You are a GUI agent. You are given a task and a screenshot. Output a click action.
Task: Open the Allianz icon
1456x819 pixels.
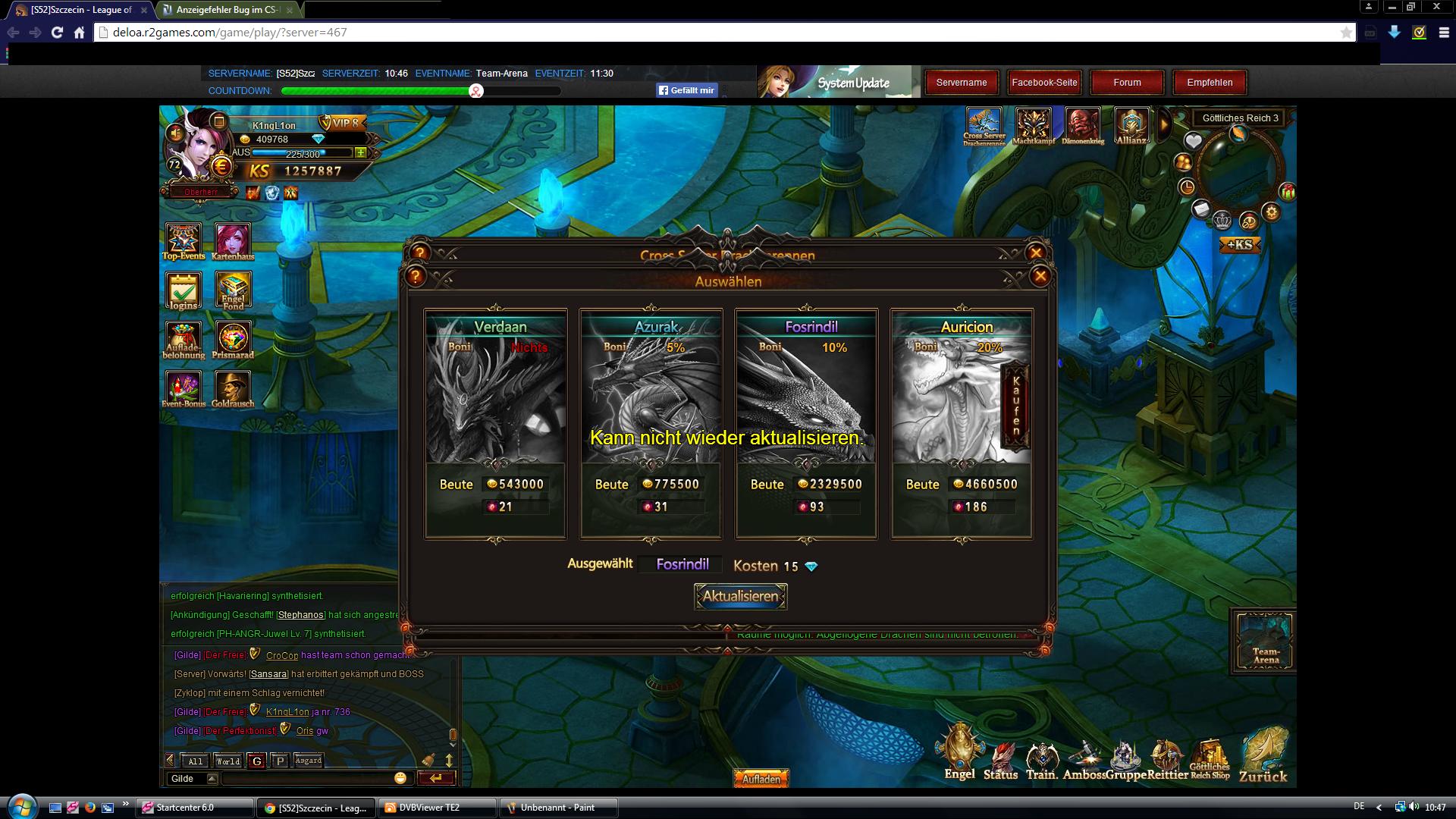point(1131,125)
